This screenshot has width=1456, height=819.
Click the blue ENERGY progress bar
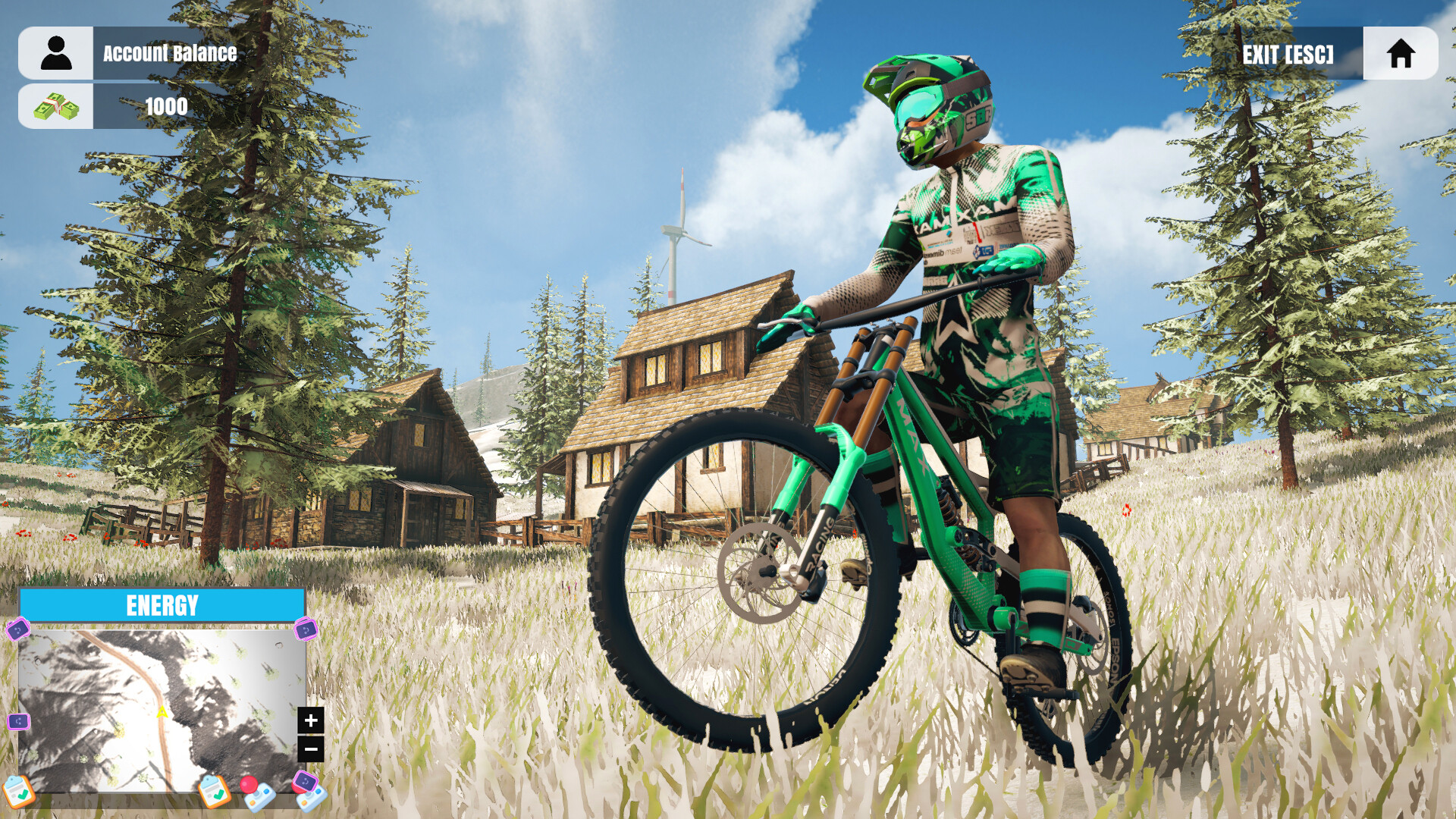click(165, 604)
